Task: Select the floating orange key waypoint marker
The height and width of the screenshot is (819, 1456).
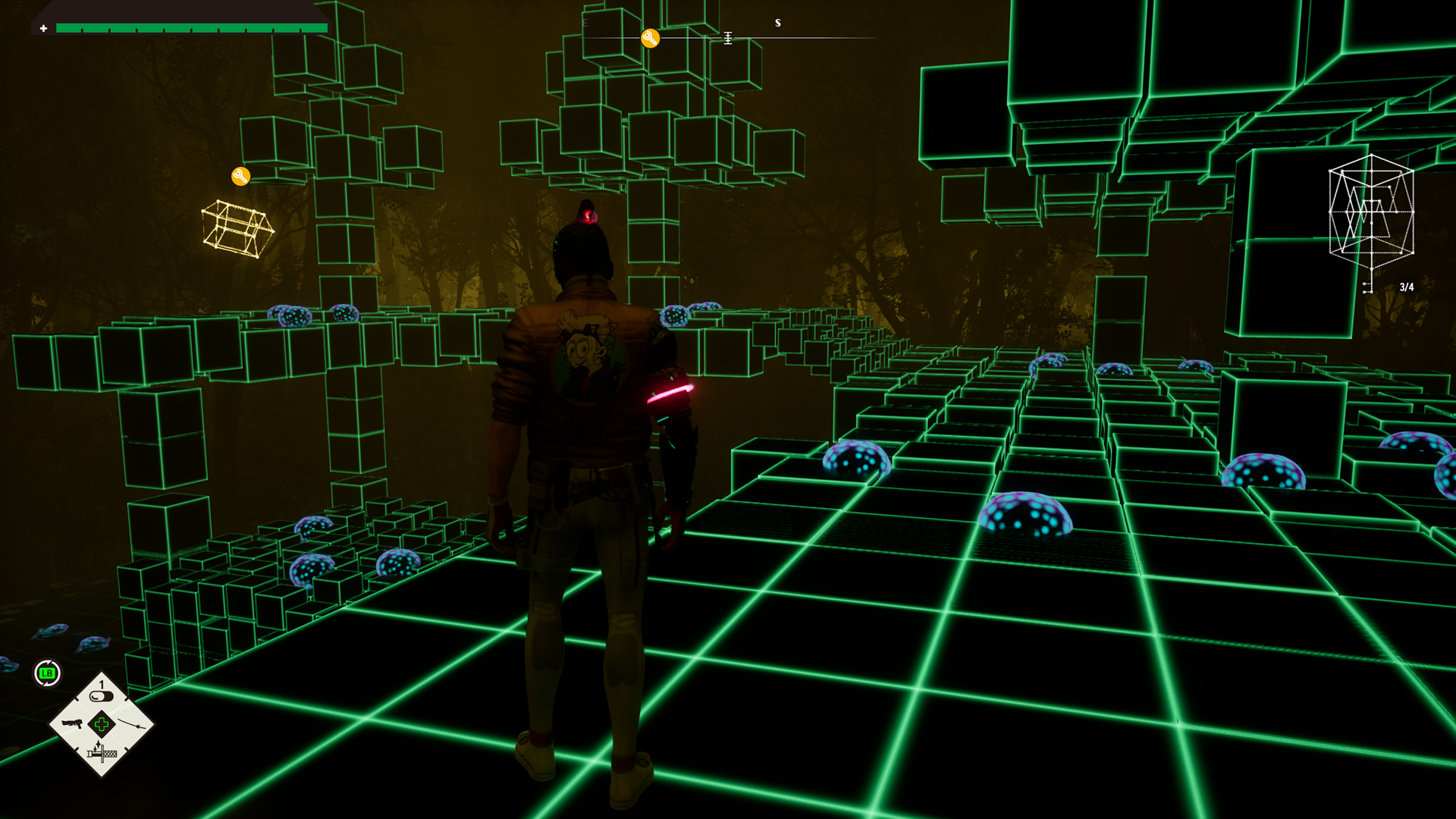Action: (x=240, y=177)
